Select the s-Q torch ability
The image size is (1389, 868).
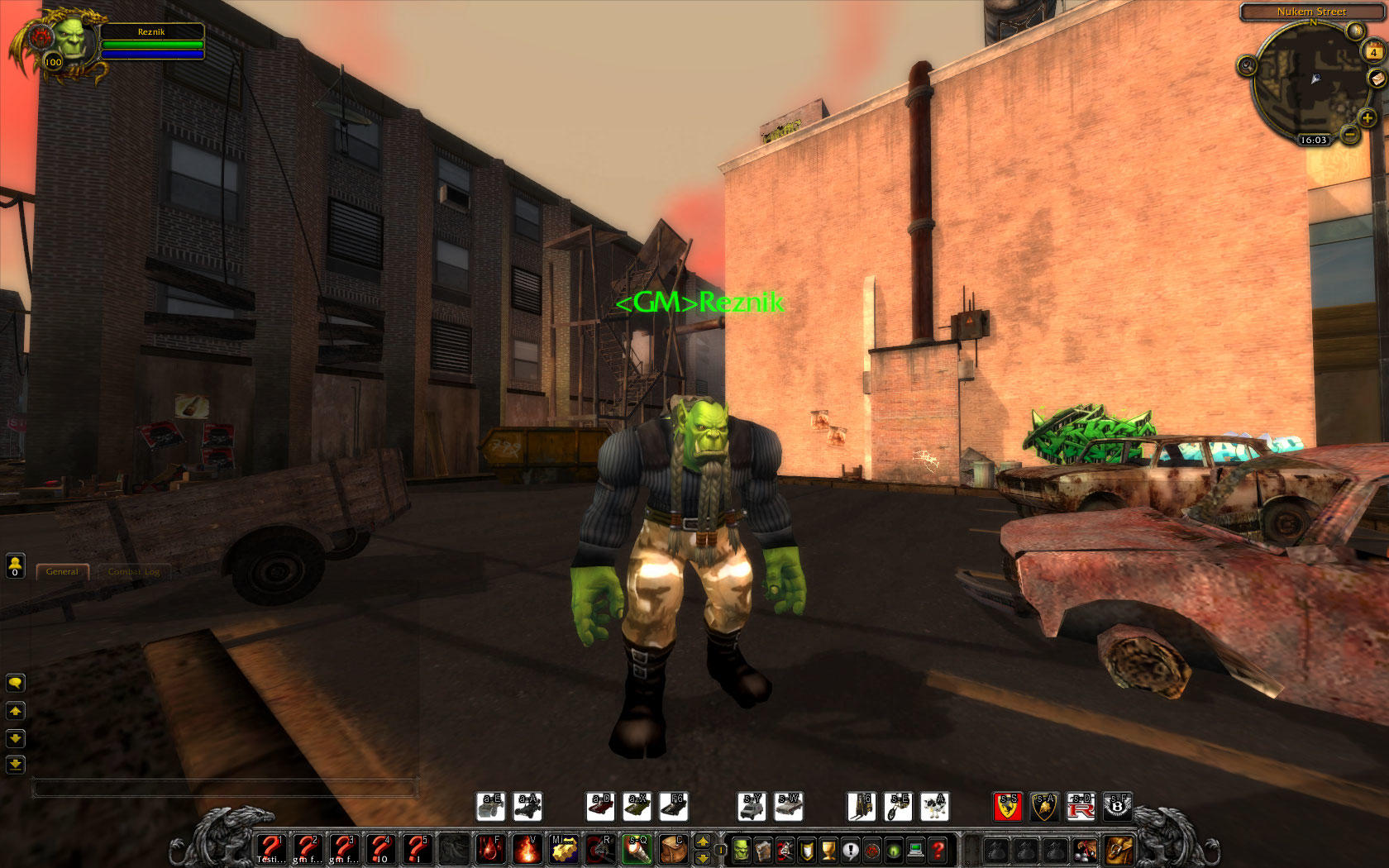639,849
